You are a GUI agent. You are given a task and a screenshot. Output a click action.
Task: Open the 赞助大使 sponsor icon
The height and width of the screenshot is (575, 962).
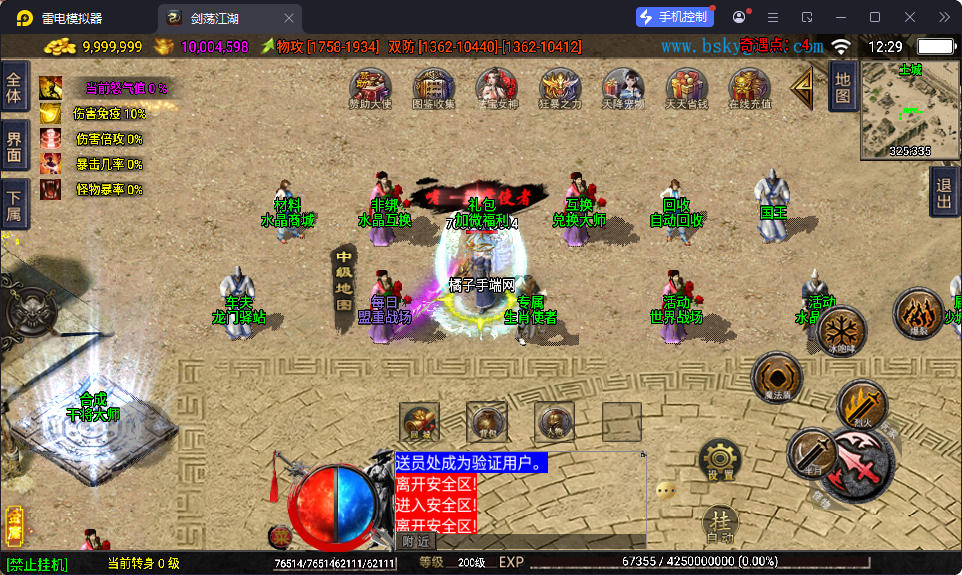click(370, 88)
